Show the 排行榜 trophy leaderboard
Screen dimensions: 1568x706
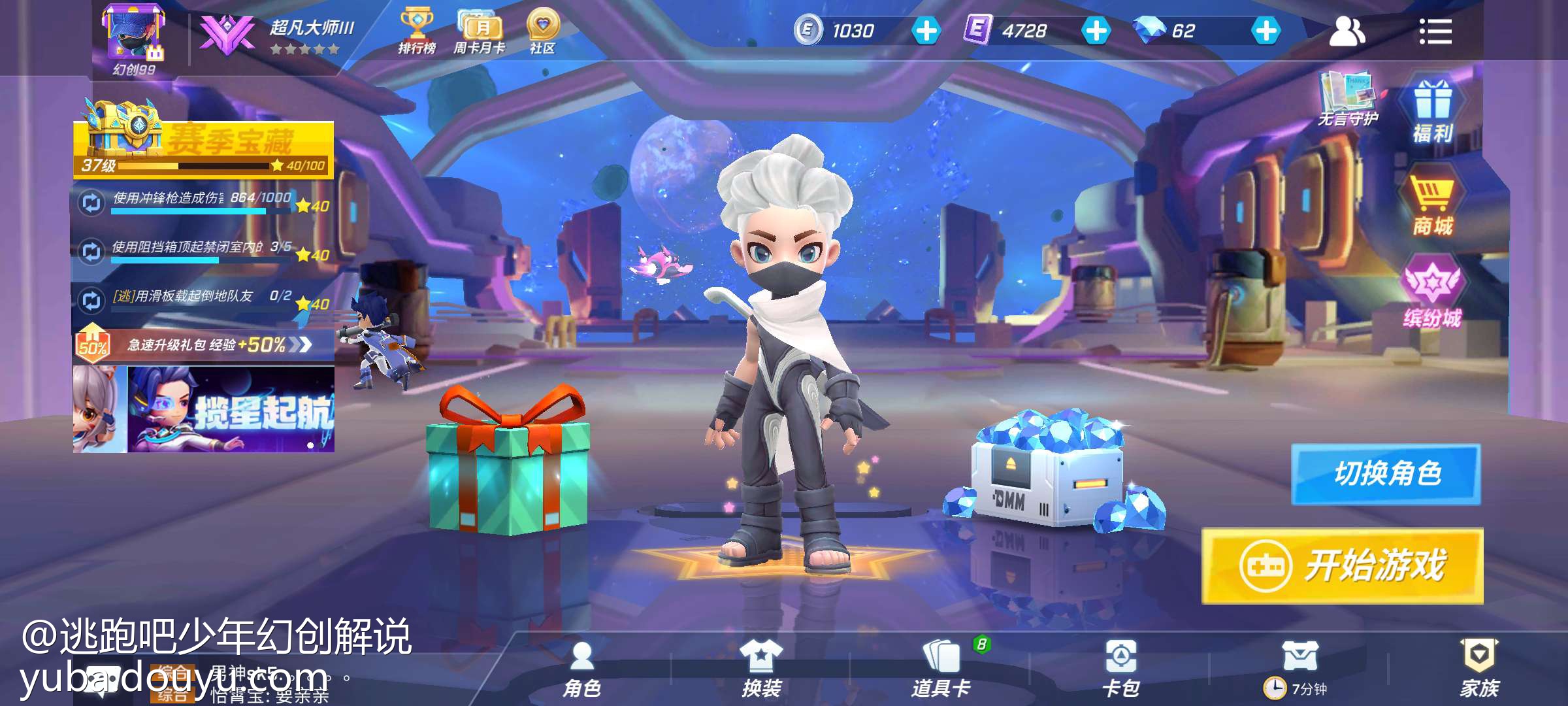coord(417,31)
